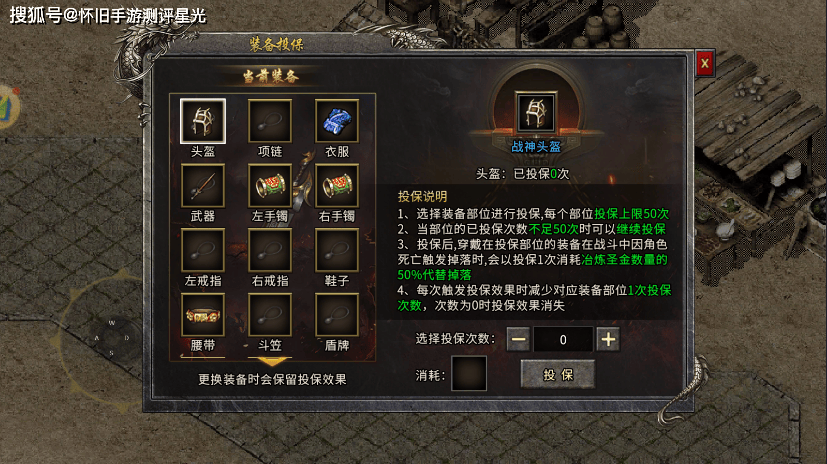Click the 消耗 cost item slot
Screen dimensions: 827x464
[469, 374]
